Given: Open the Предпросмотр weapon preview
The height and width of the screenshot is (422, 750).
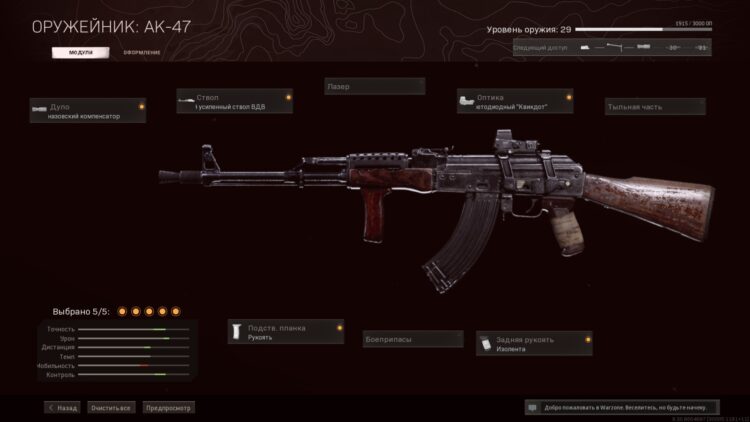Looking at the screenshot, I should [x=168, y=408].
